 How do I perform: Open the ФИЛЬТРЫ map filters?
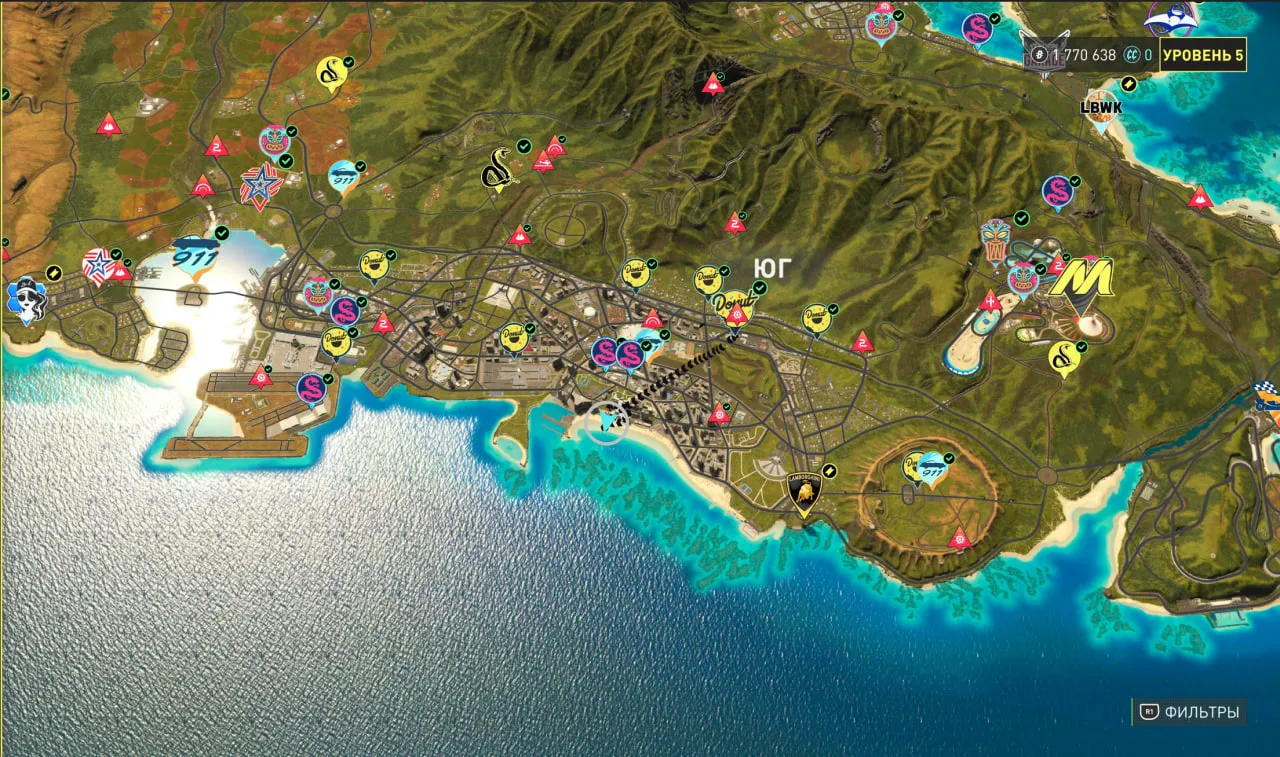1190,712
